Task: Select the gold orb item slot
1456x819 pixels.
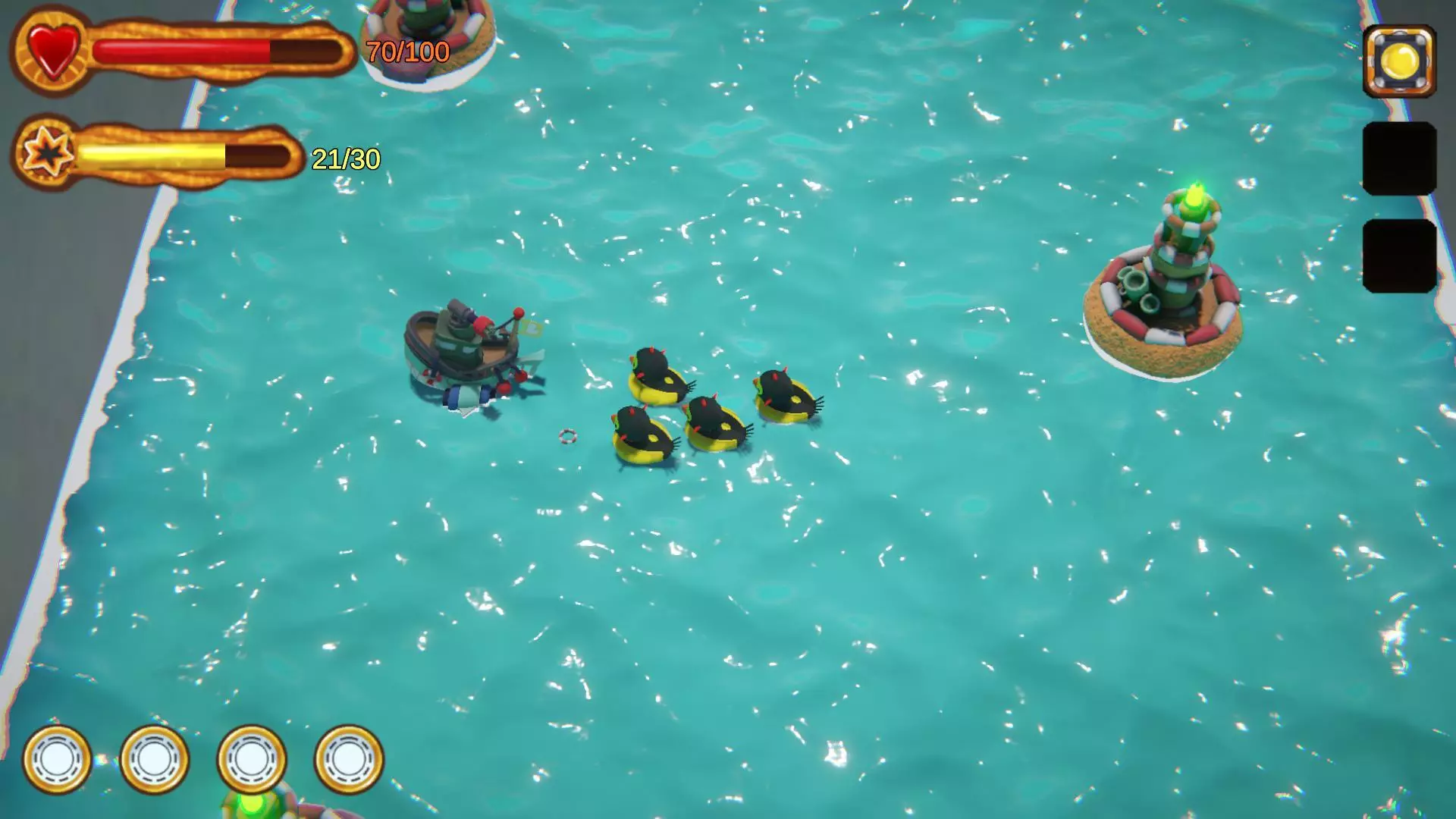Action: (x=1399, y=61)
